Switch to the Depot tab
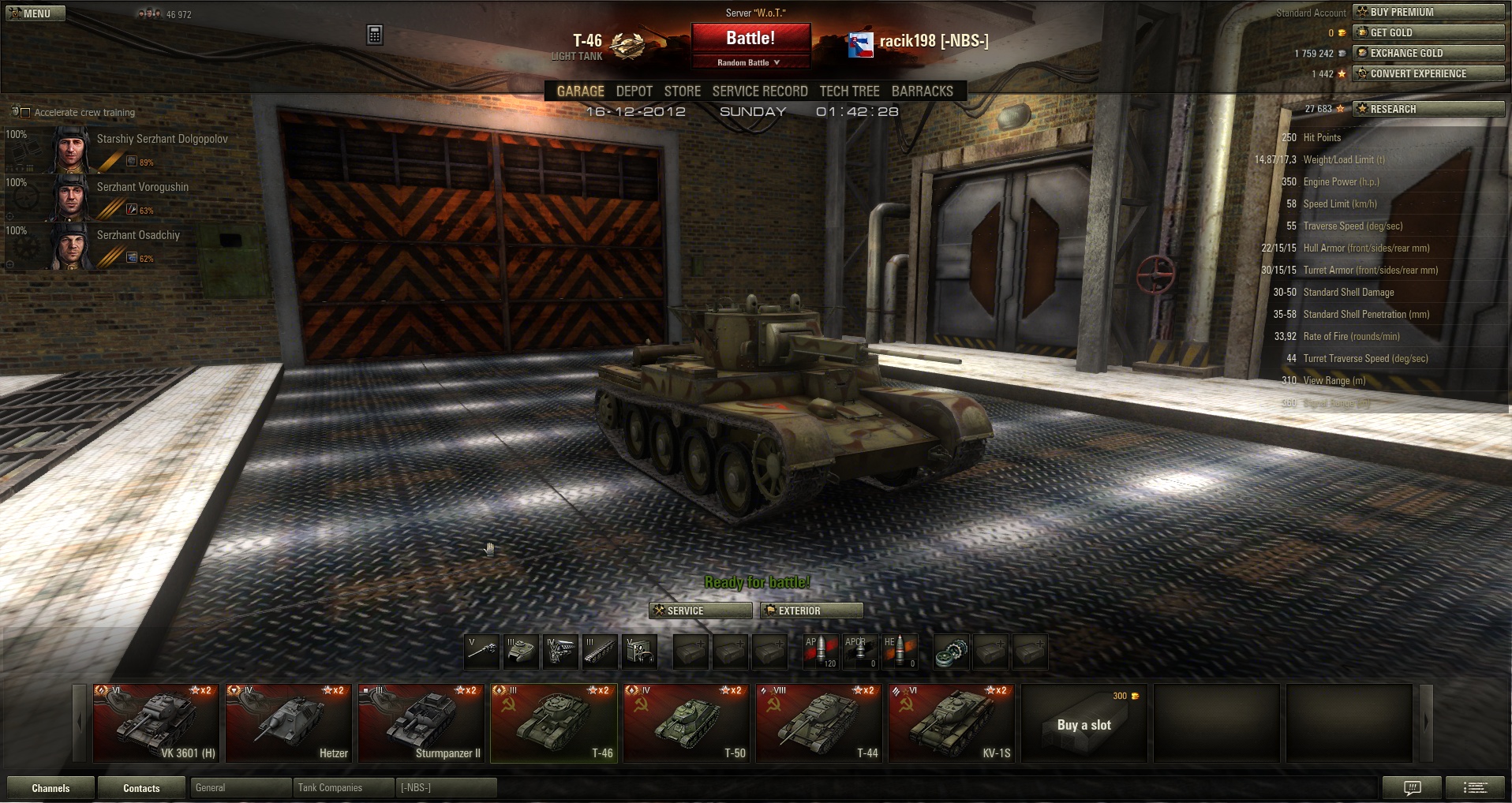This screenshot has width=1512, height=803. point(634,92)
